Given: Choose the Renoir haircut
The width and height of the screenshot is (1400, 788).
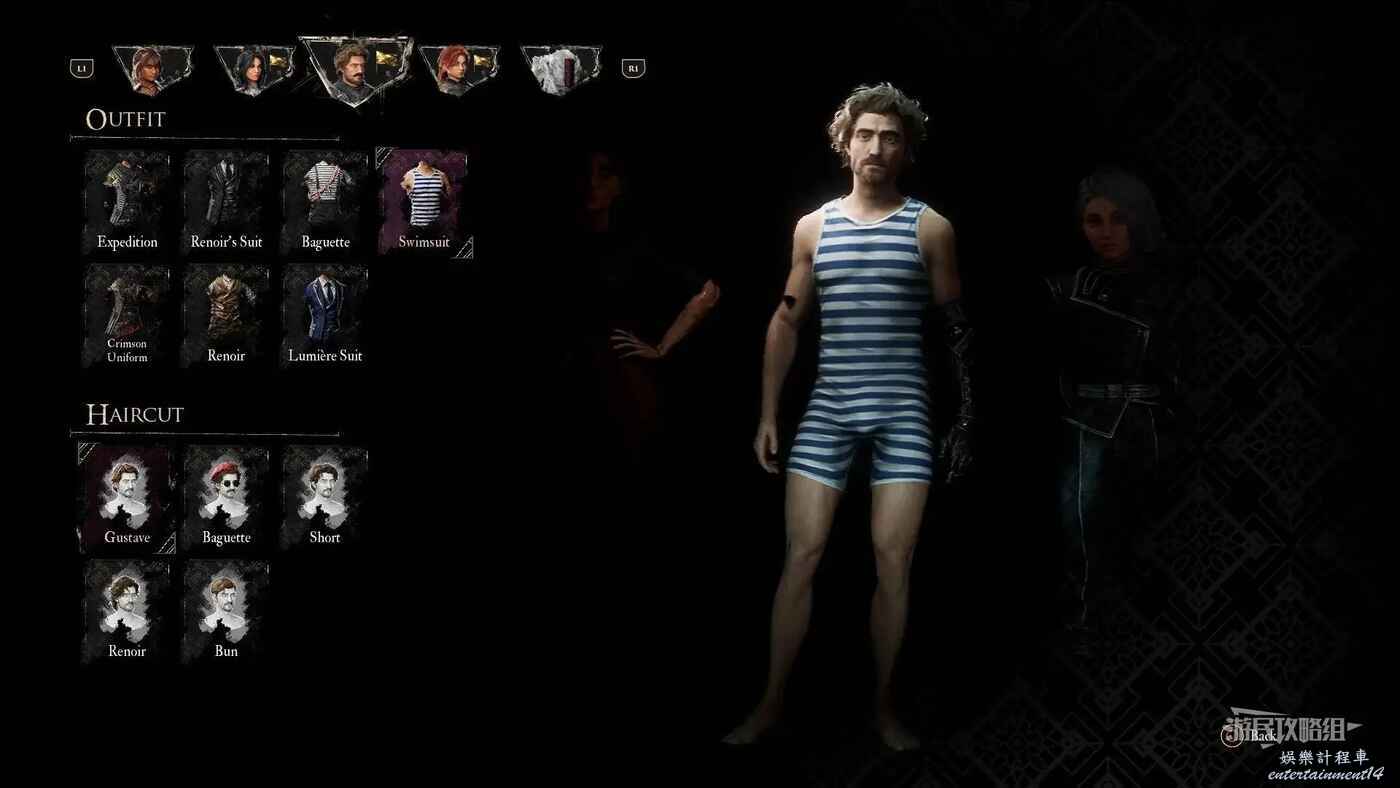Looking at the screenshot, I should [x=127, y=612].
